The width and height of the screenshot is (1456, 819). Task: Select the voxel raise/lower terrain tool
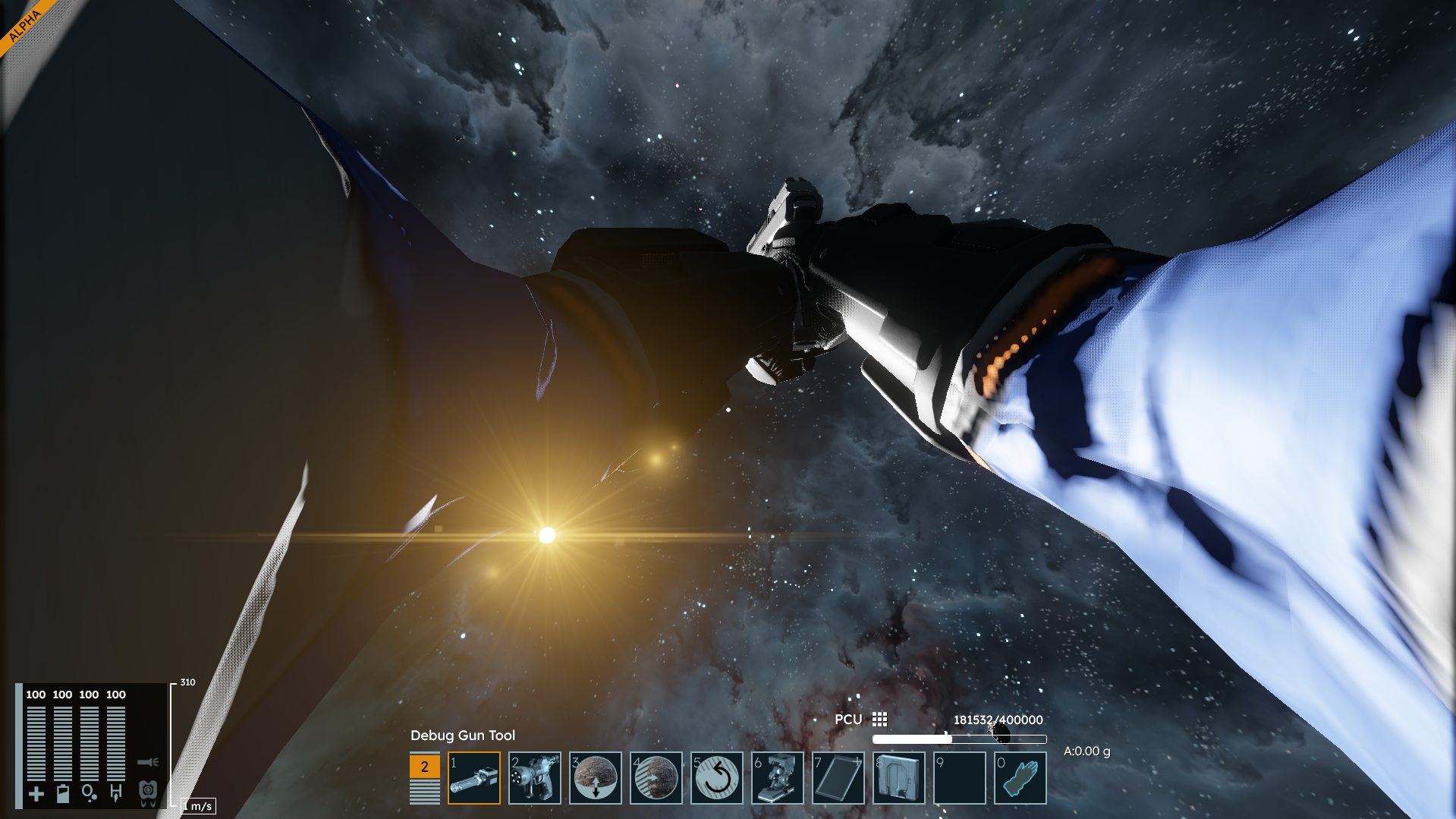(x=596, y=778)
